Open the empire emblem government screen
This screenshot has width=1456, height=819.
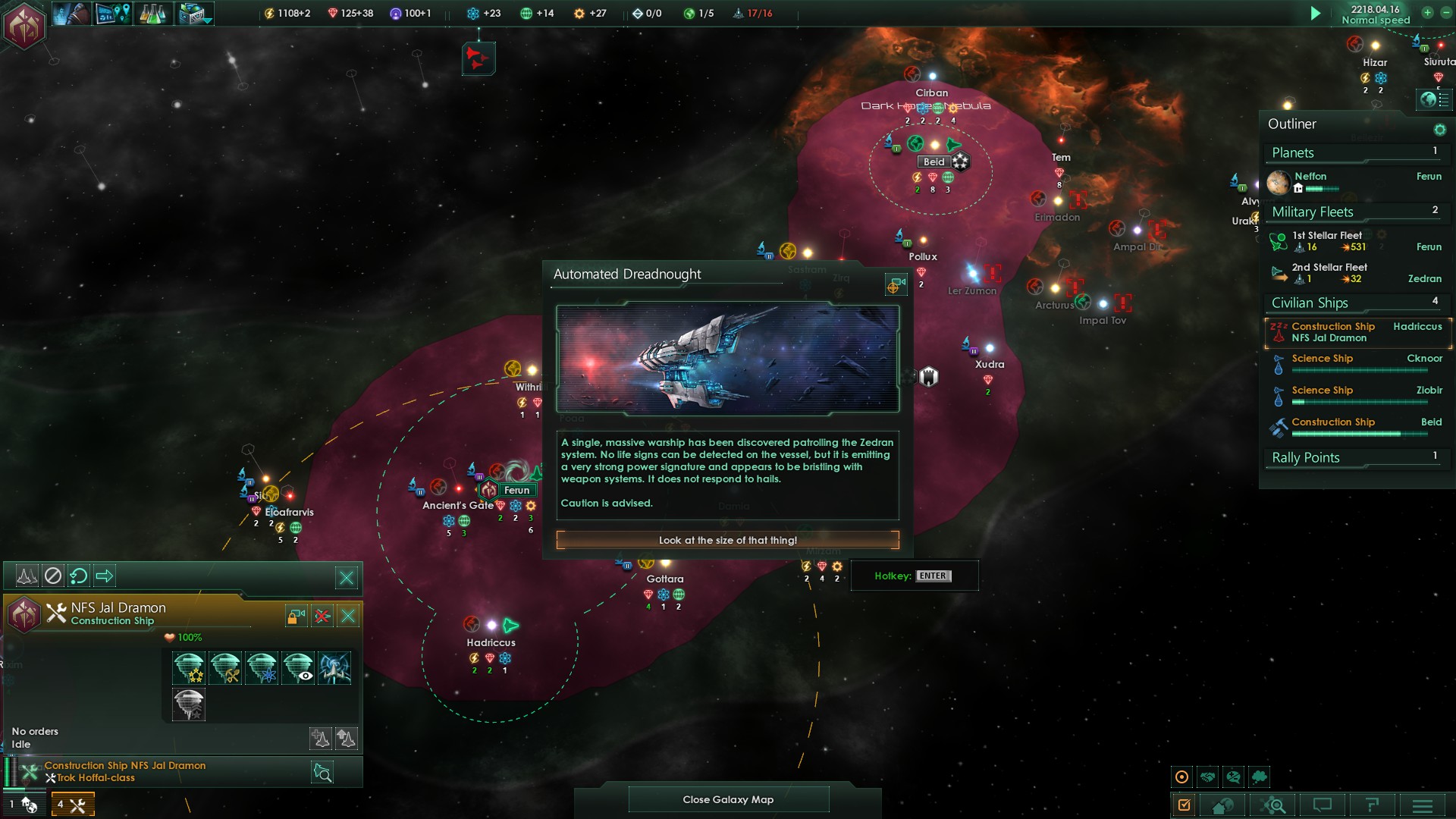[x=24, y=24]
